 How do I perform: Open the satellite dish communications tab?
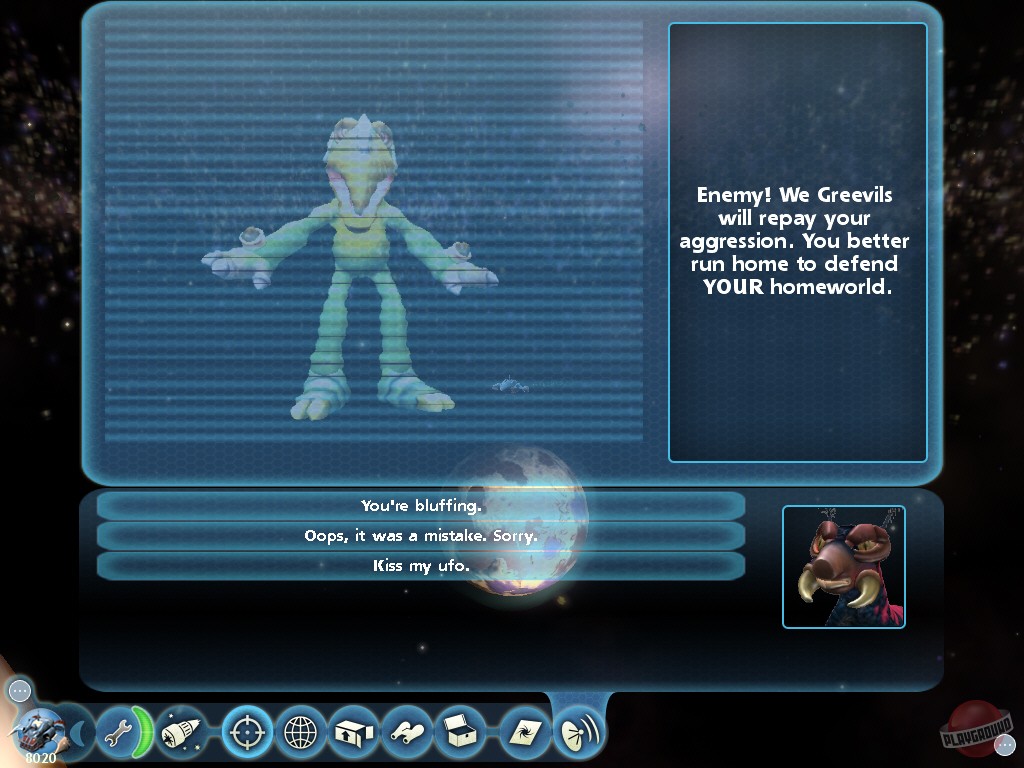[x=579, y=734]
